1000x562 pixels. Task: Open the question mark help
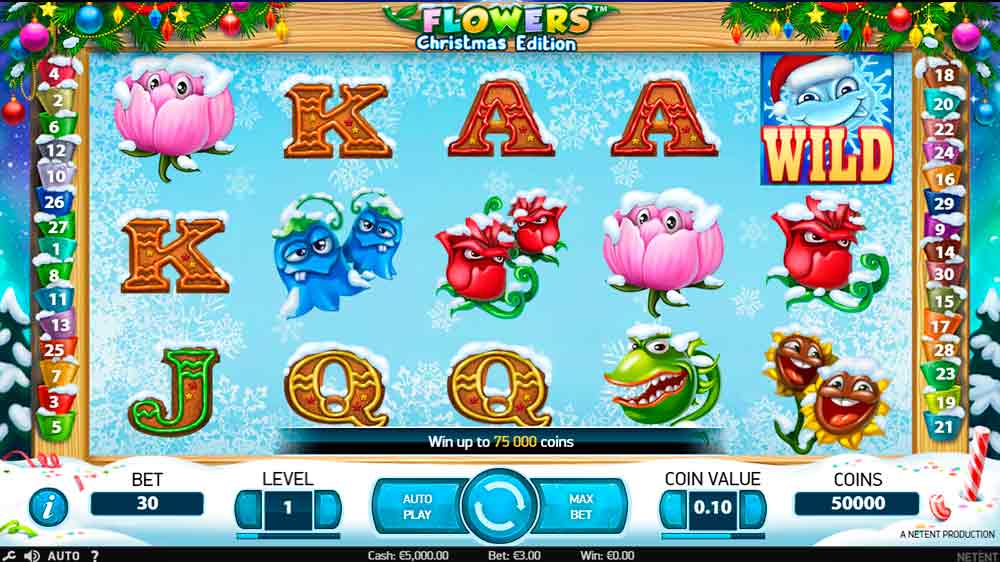[95, 555]
